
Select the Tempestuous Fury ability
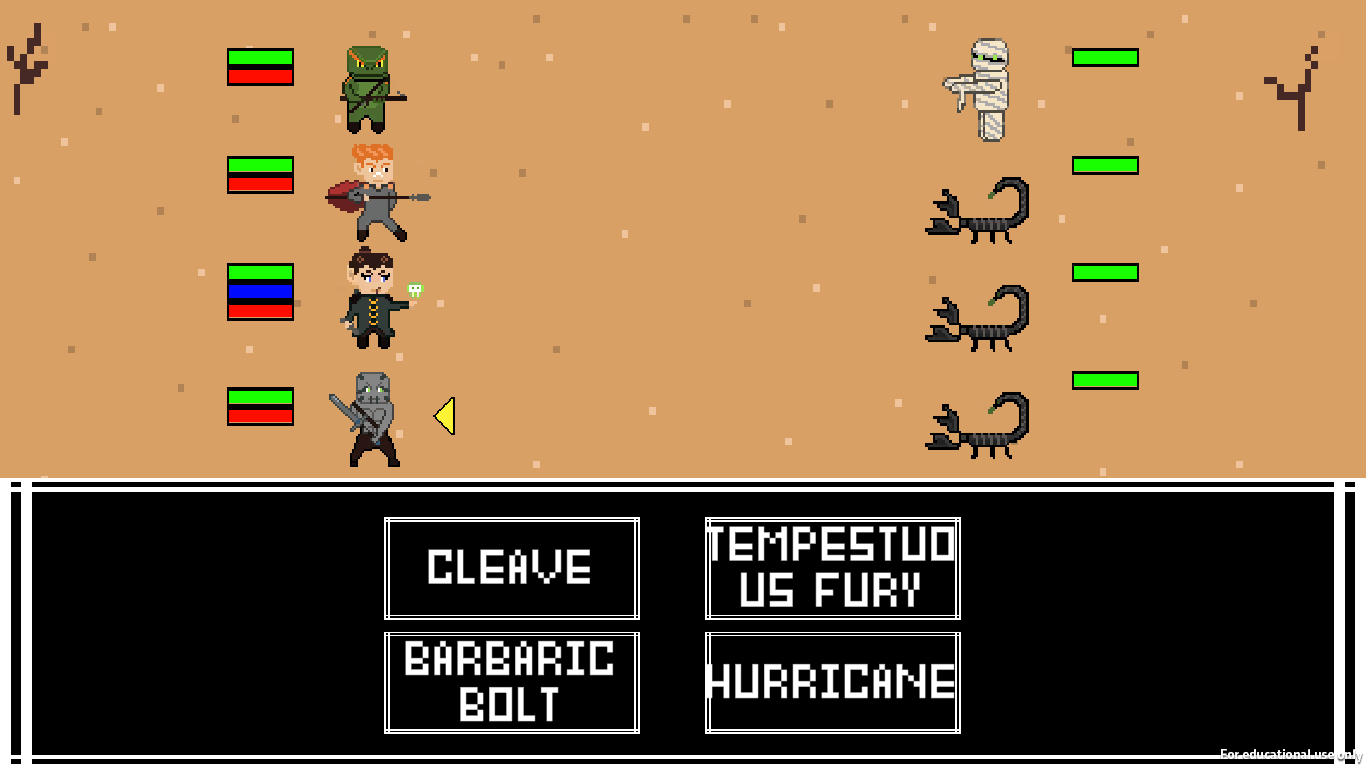tap(832, 567)
